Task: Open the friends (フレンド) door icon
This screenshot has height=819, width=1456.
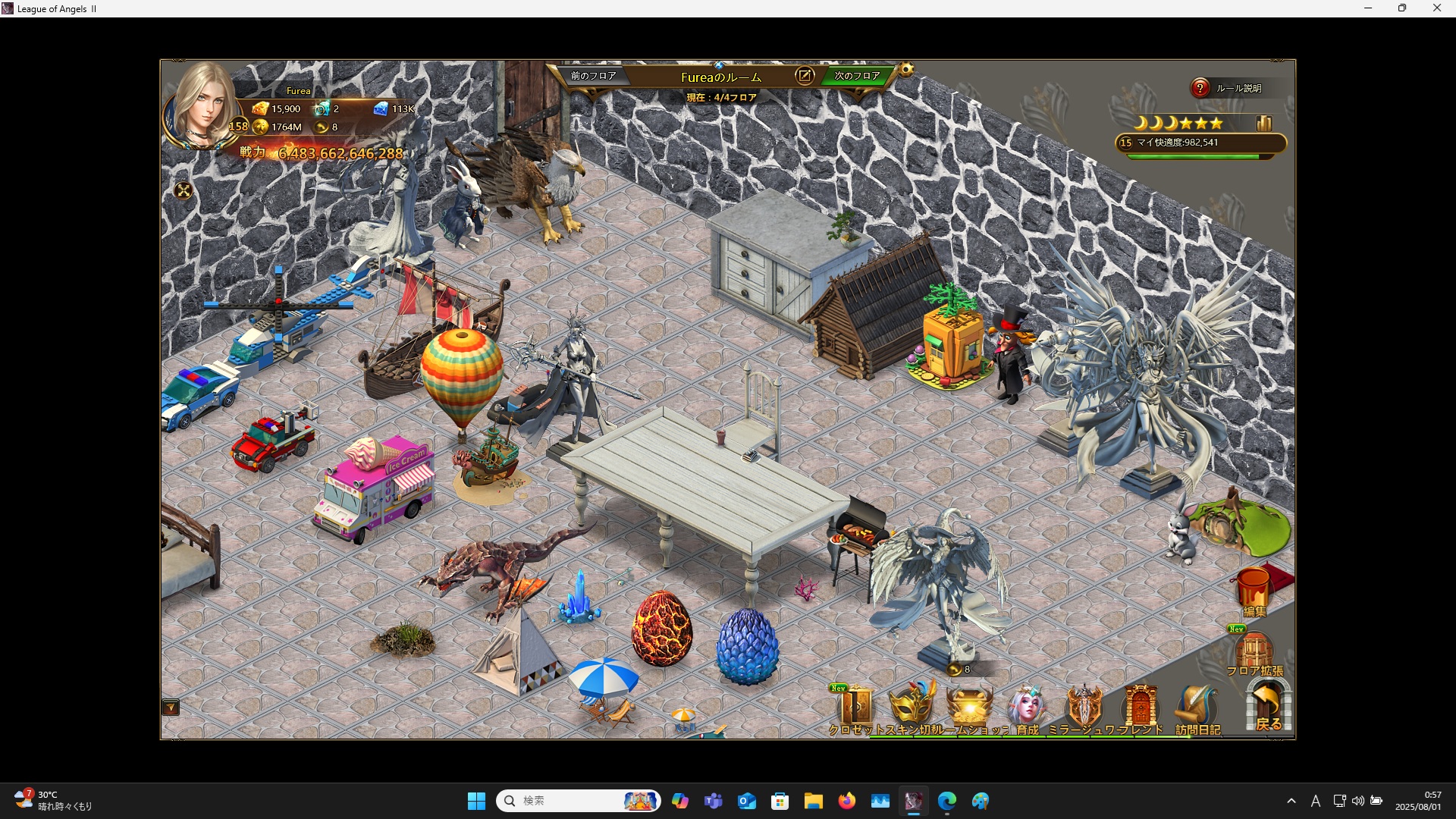Action: click(x=1141, y=708)
